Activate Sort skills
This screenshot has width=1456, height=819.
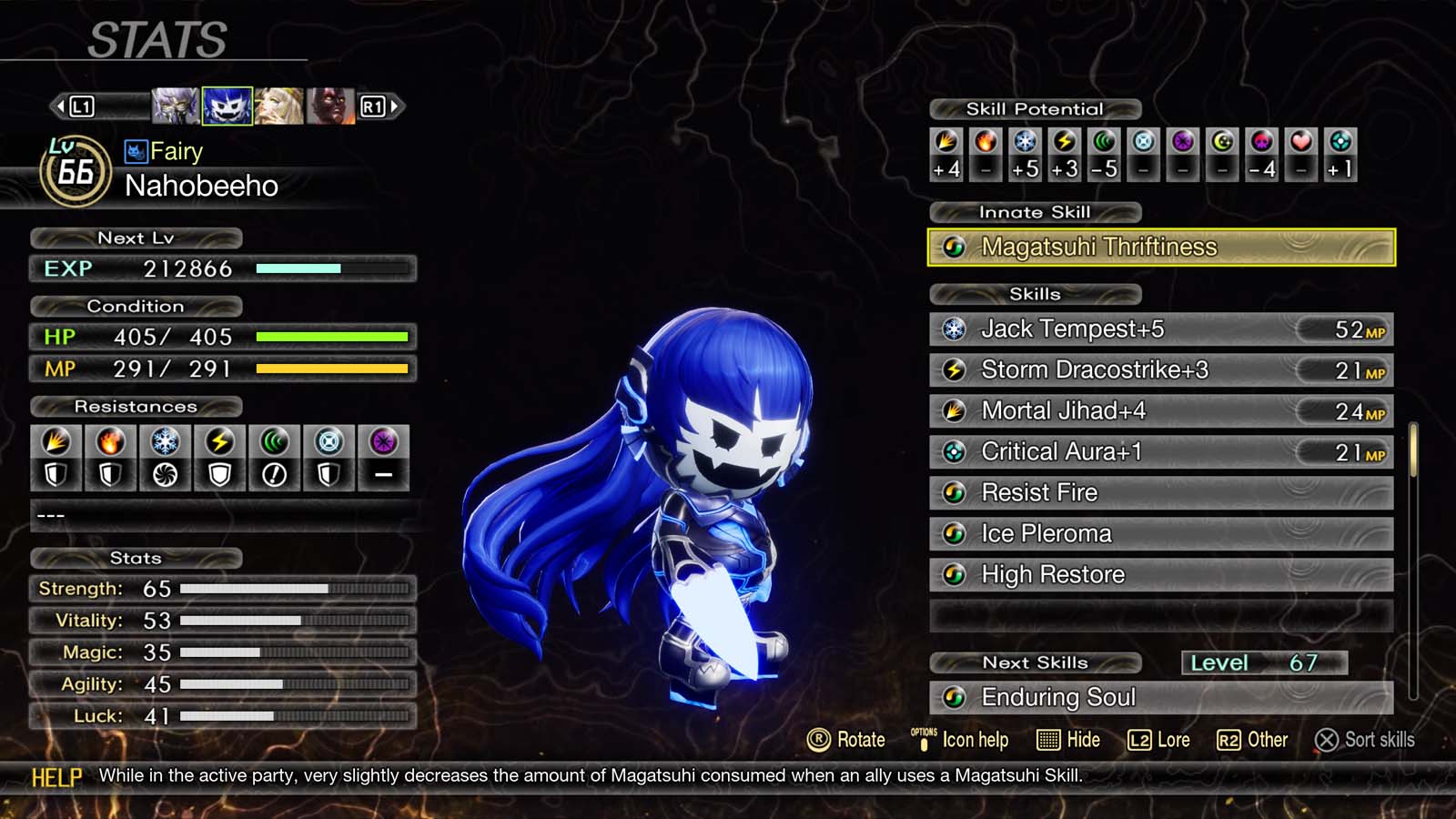click(x=1365, y=740)
